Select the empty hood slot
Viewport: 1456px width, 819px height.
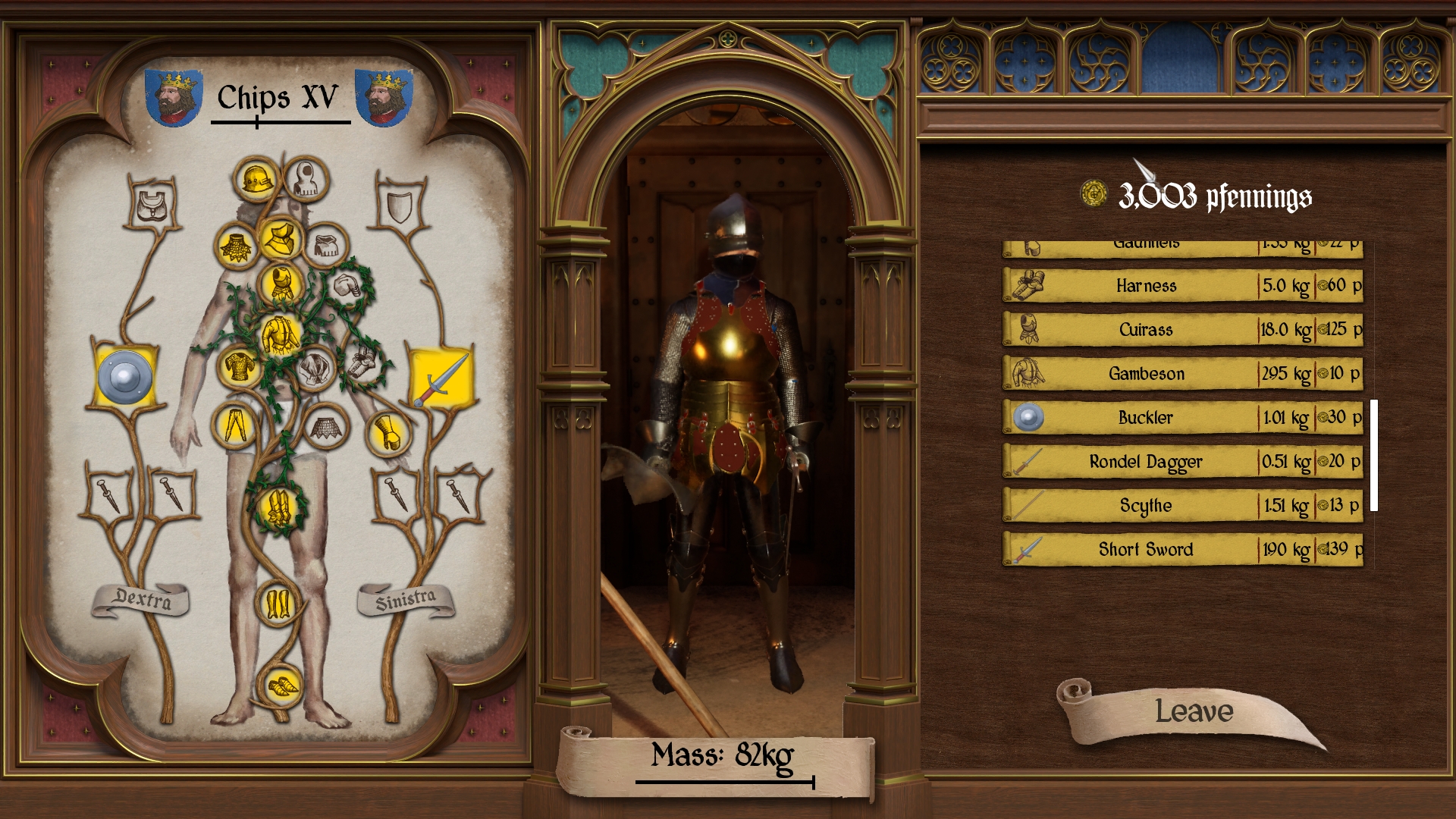[306, 180]
